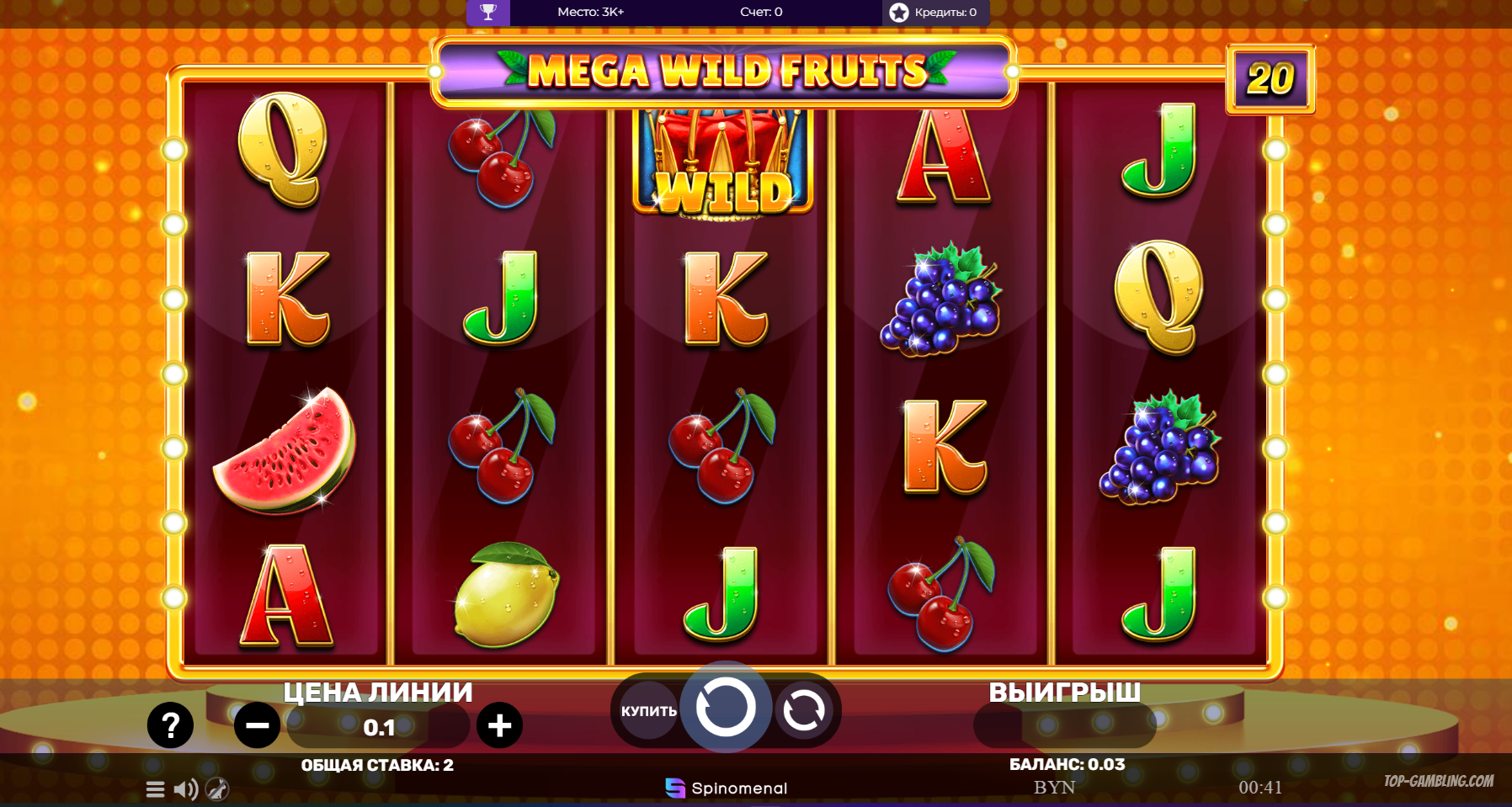The image size is (1512, 807).
Task: Open the trophy tournament tab
Action: 488,12
